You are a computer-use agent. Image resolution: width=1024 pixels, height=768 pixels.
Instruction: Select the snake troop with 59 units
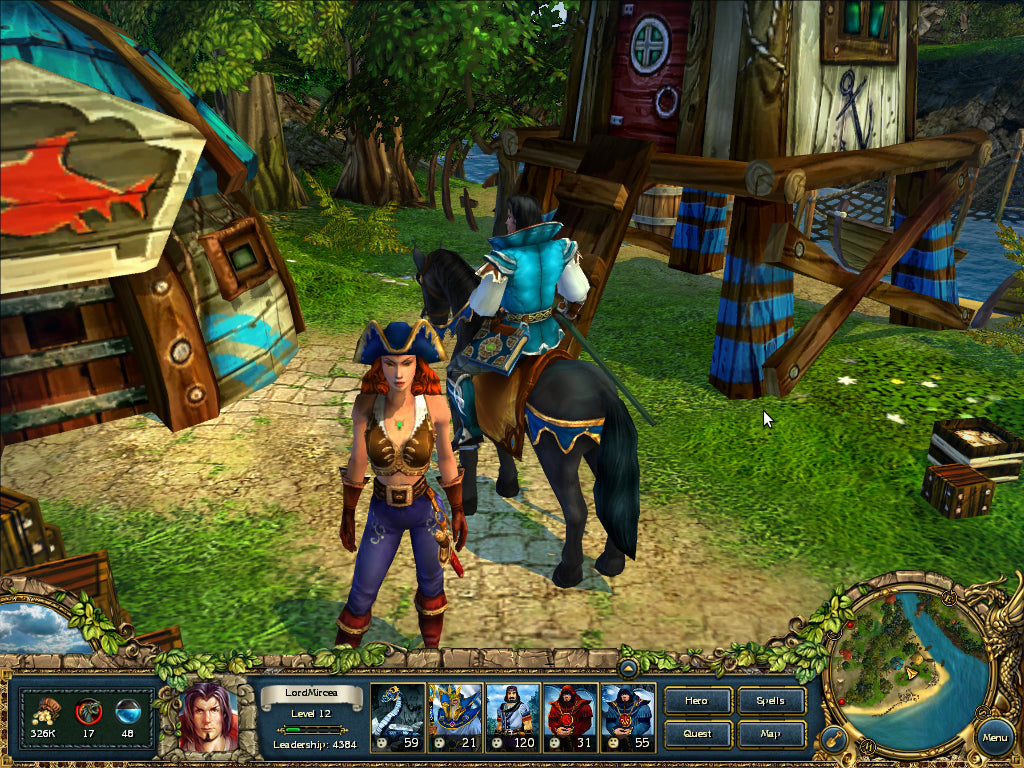(397, 717)
